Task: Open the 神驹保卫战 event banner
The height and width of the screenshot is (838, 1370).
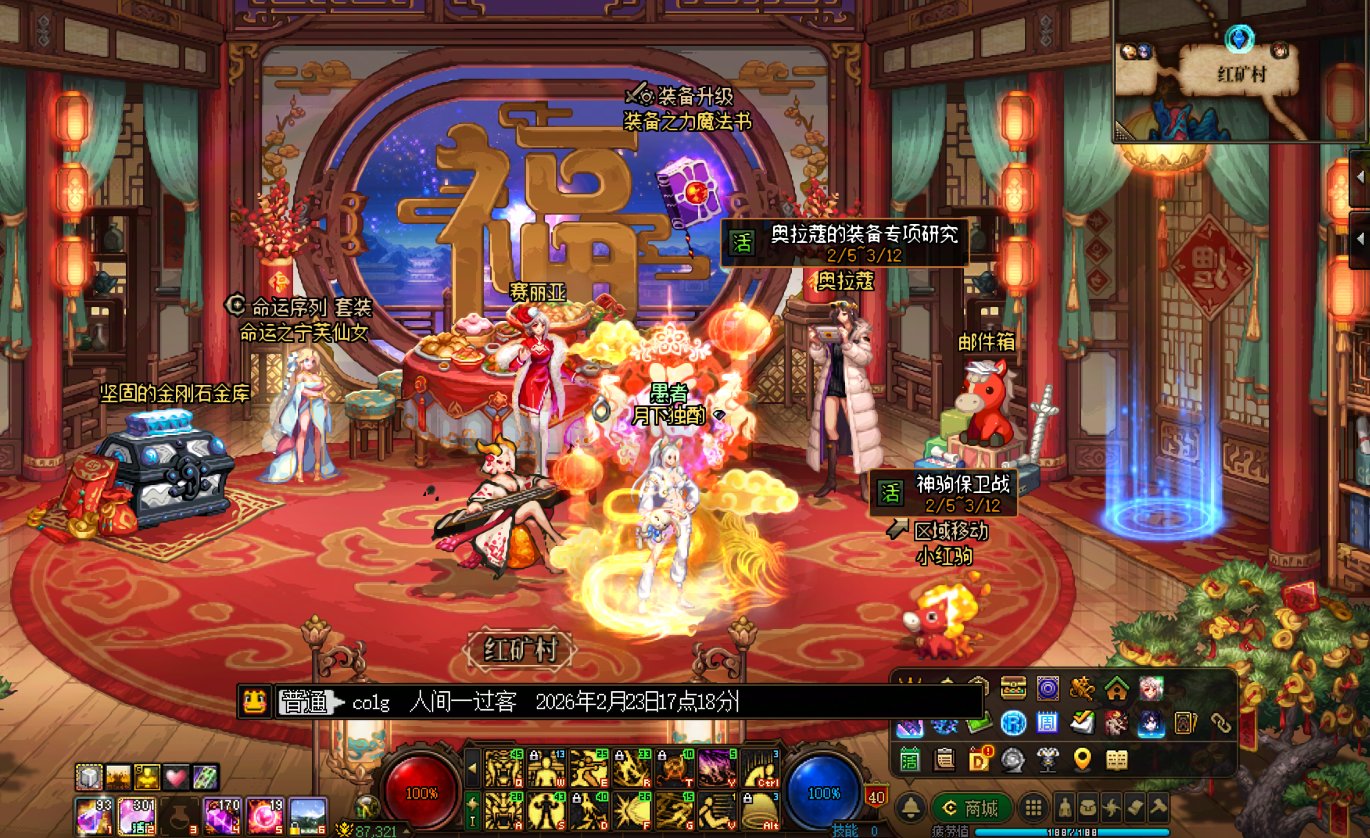Action: coord(944,494)
